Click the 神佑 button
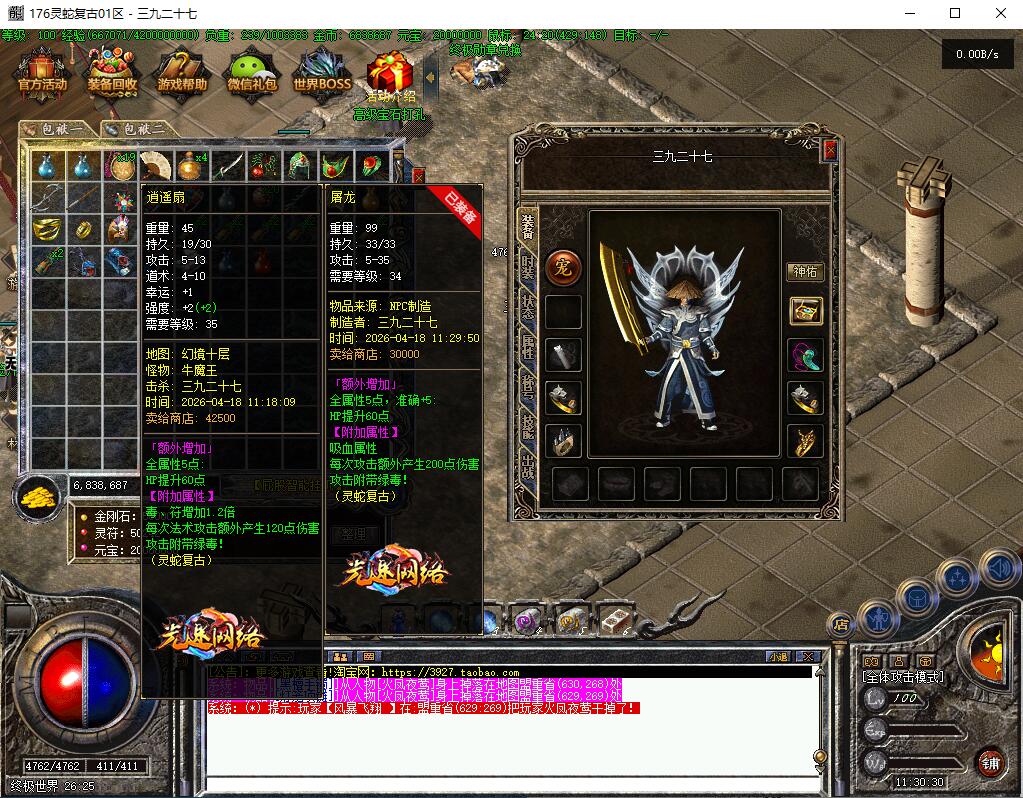This screenshot has height=798, width=1023. point(805,271)
